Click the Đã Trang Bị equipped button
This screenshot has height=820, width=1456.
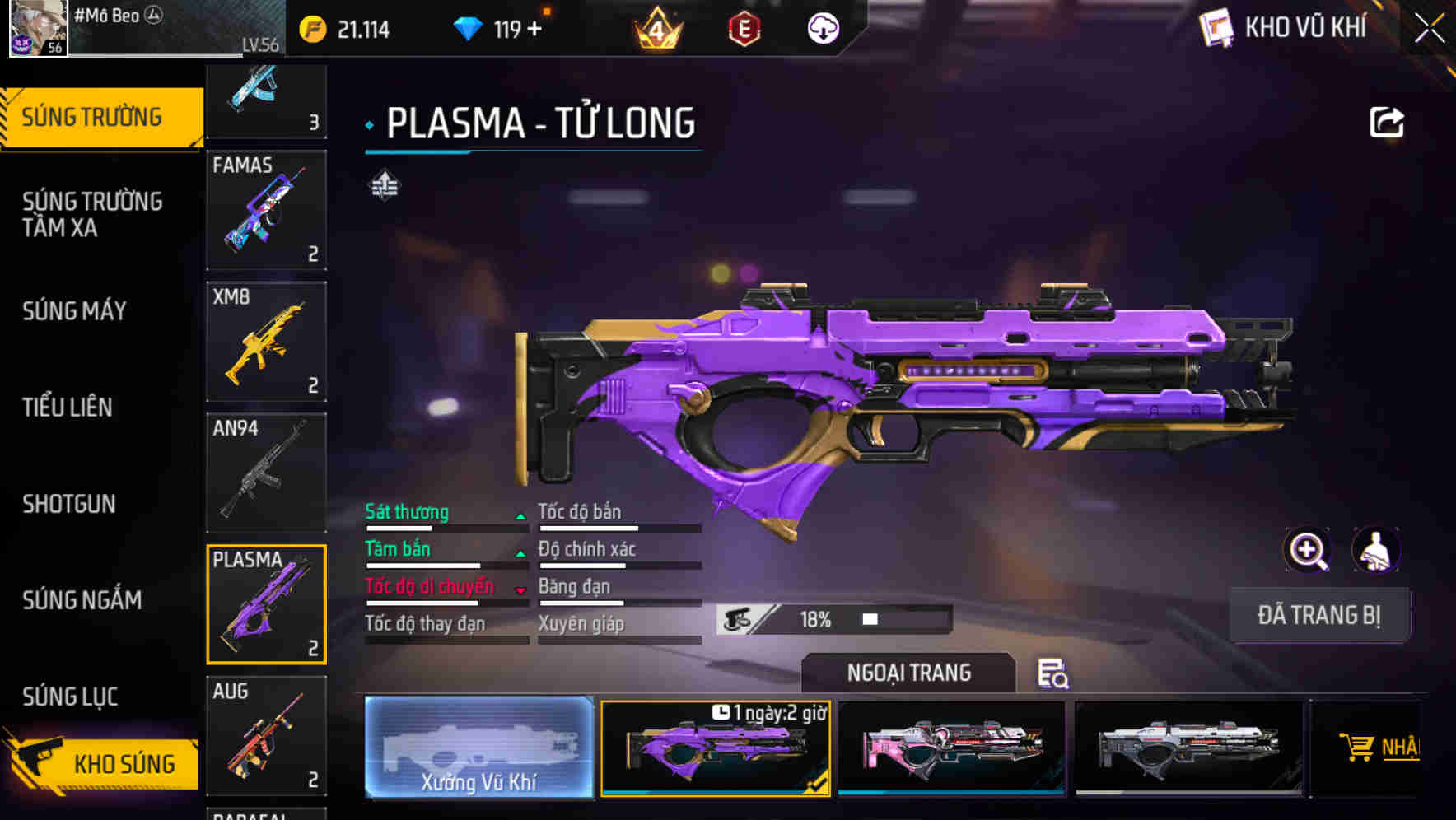[x=1318, y=615]
